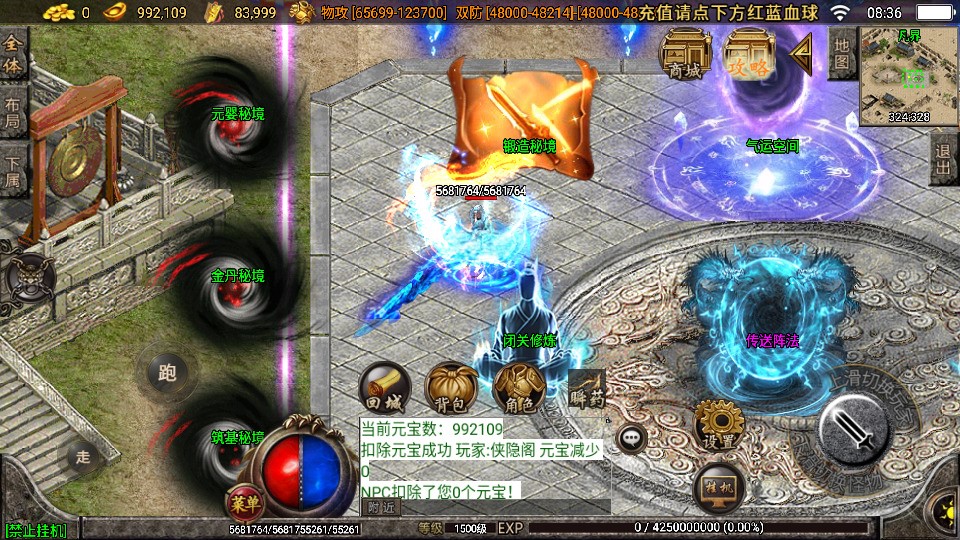Open the 菜单 menu button

[241, 502]
